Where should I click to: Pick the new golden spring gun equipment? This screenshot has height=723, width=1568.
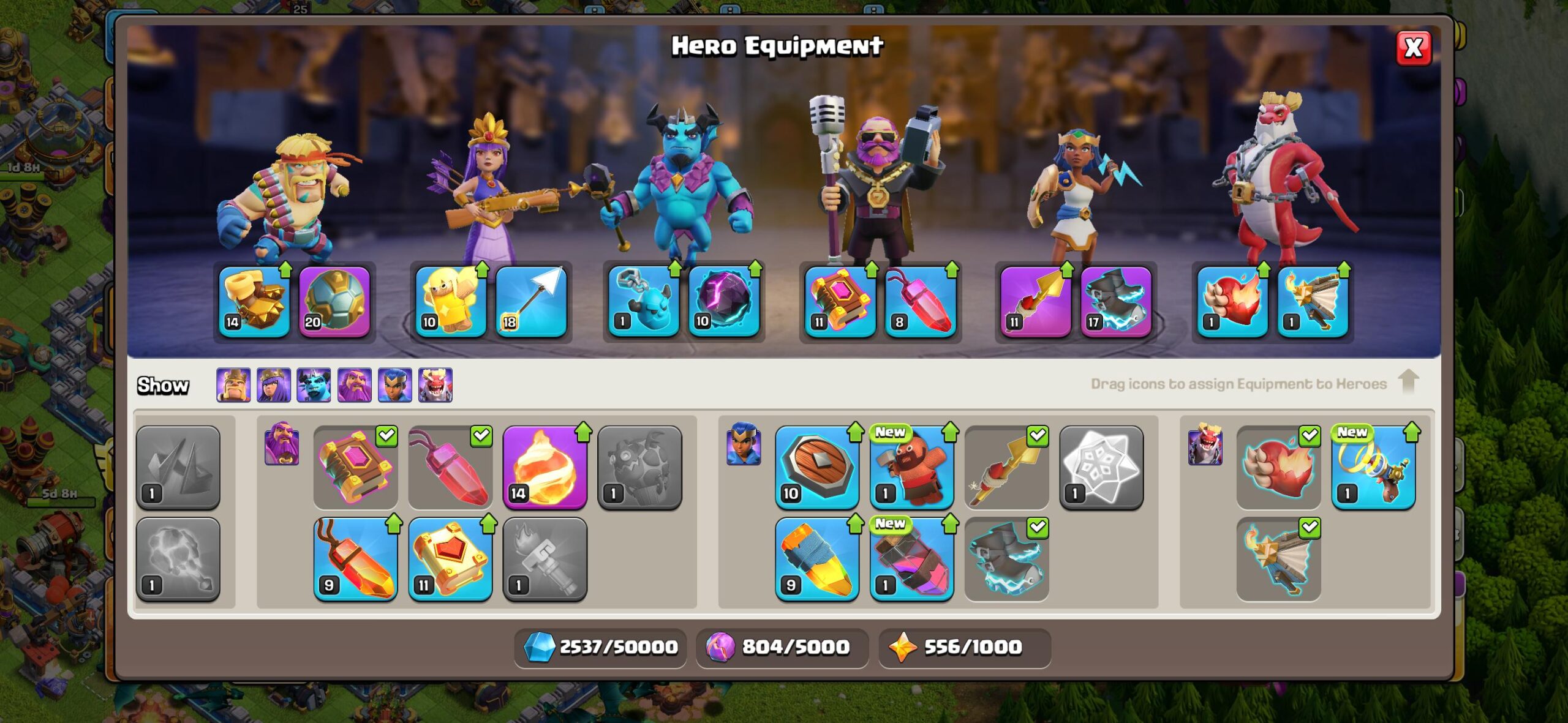click(1373, 468)
